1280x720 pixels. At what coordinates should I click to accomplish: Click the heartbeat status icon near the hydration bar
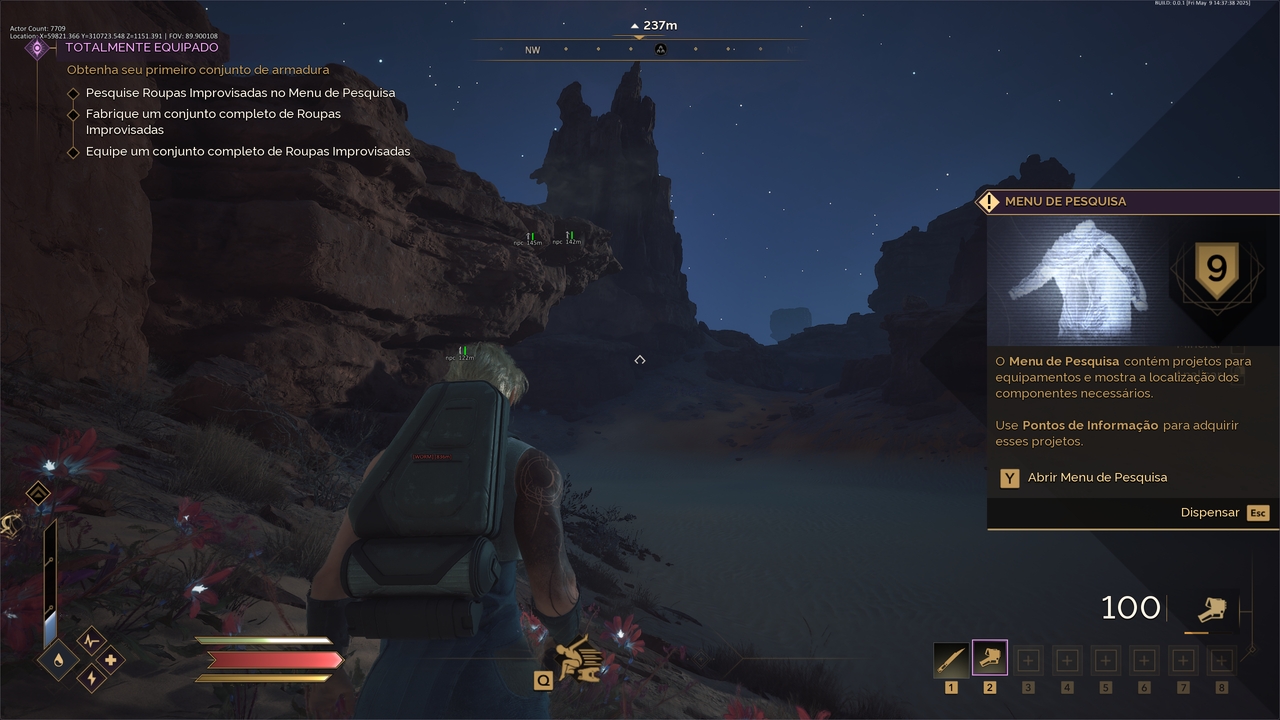click(x=89, y=641)
